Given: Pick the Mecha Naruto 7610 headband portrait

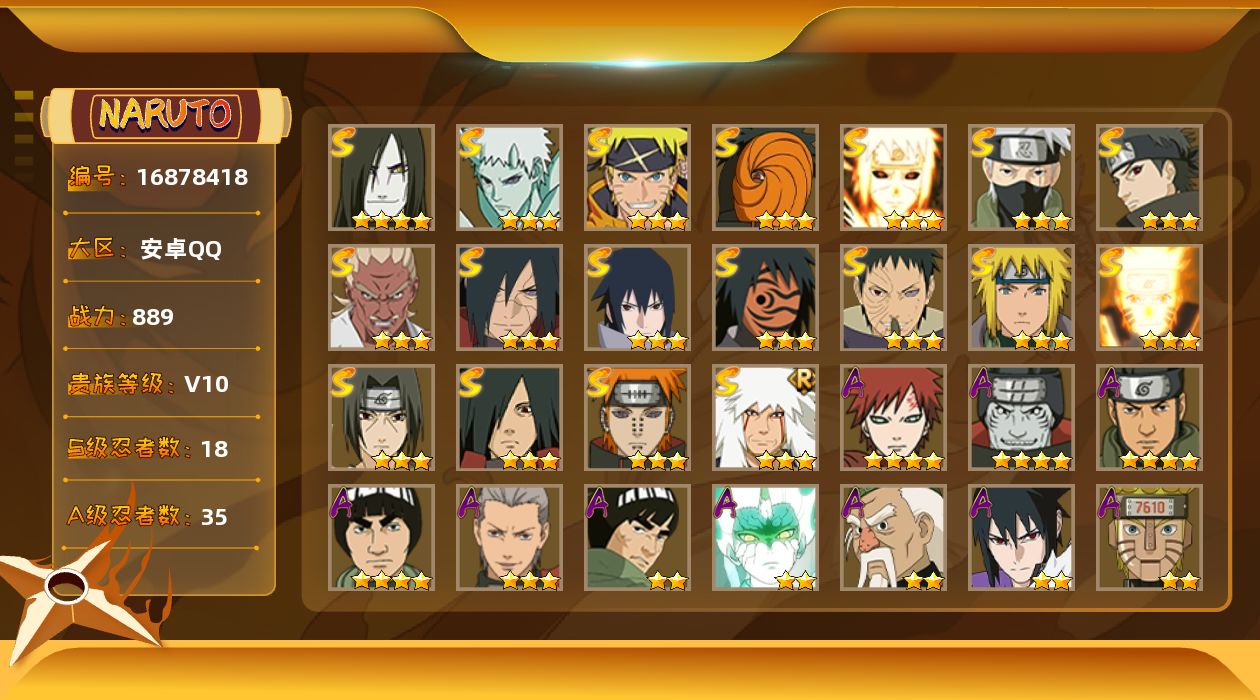Looking at the screenshot, I should [x=1149, y=537].
